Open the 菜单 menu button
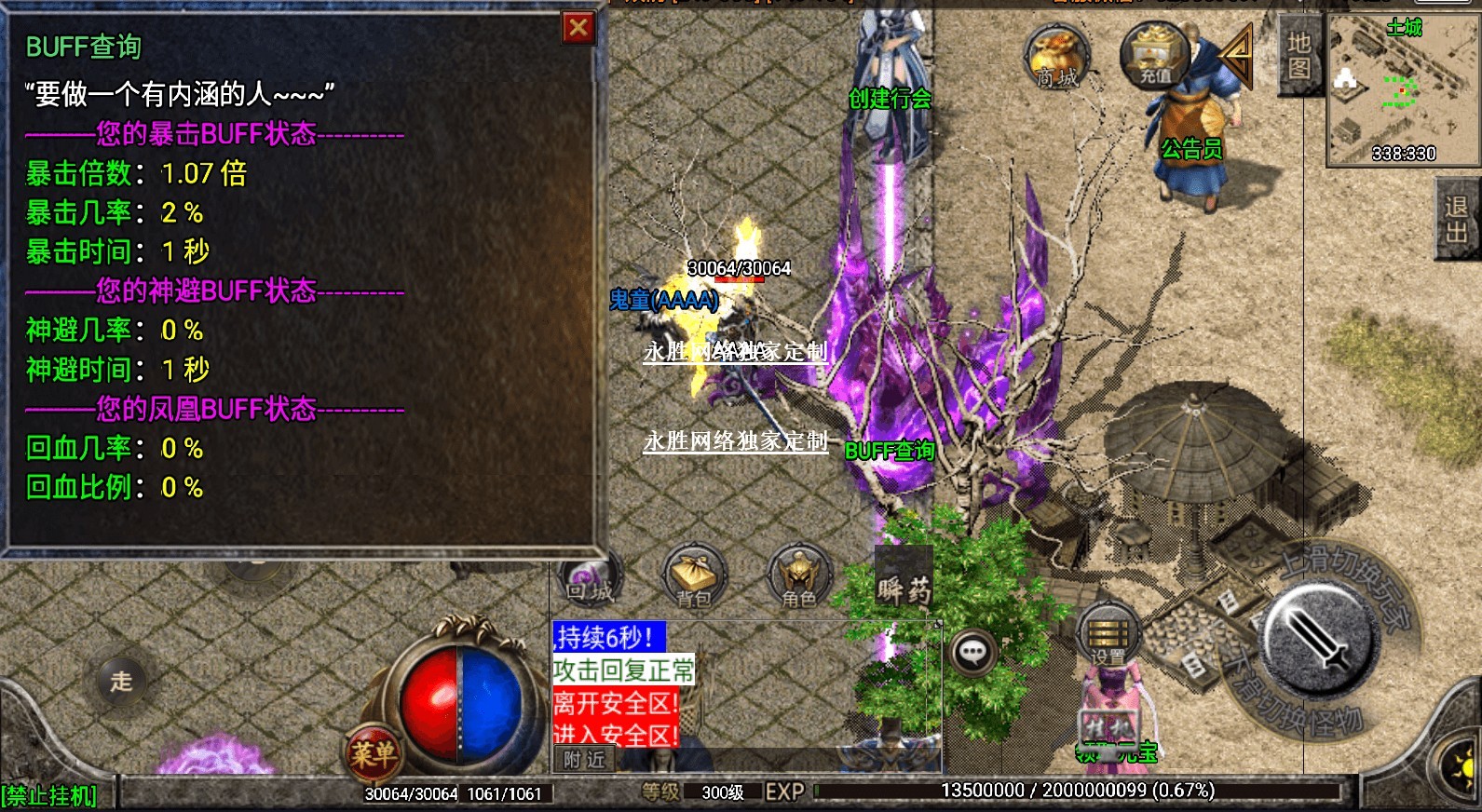 coord(374,752)
